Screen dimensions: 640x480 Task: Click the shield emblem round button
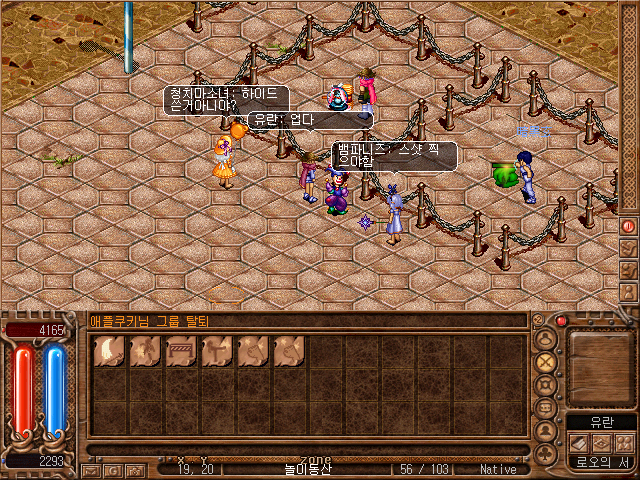point(546,385)
